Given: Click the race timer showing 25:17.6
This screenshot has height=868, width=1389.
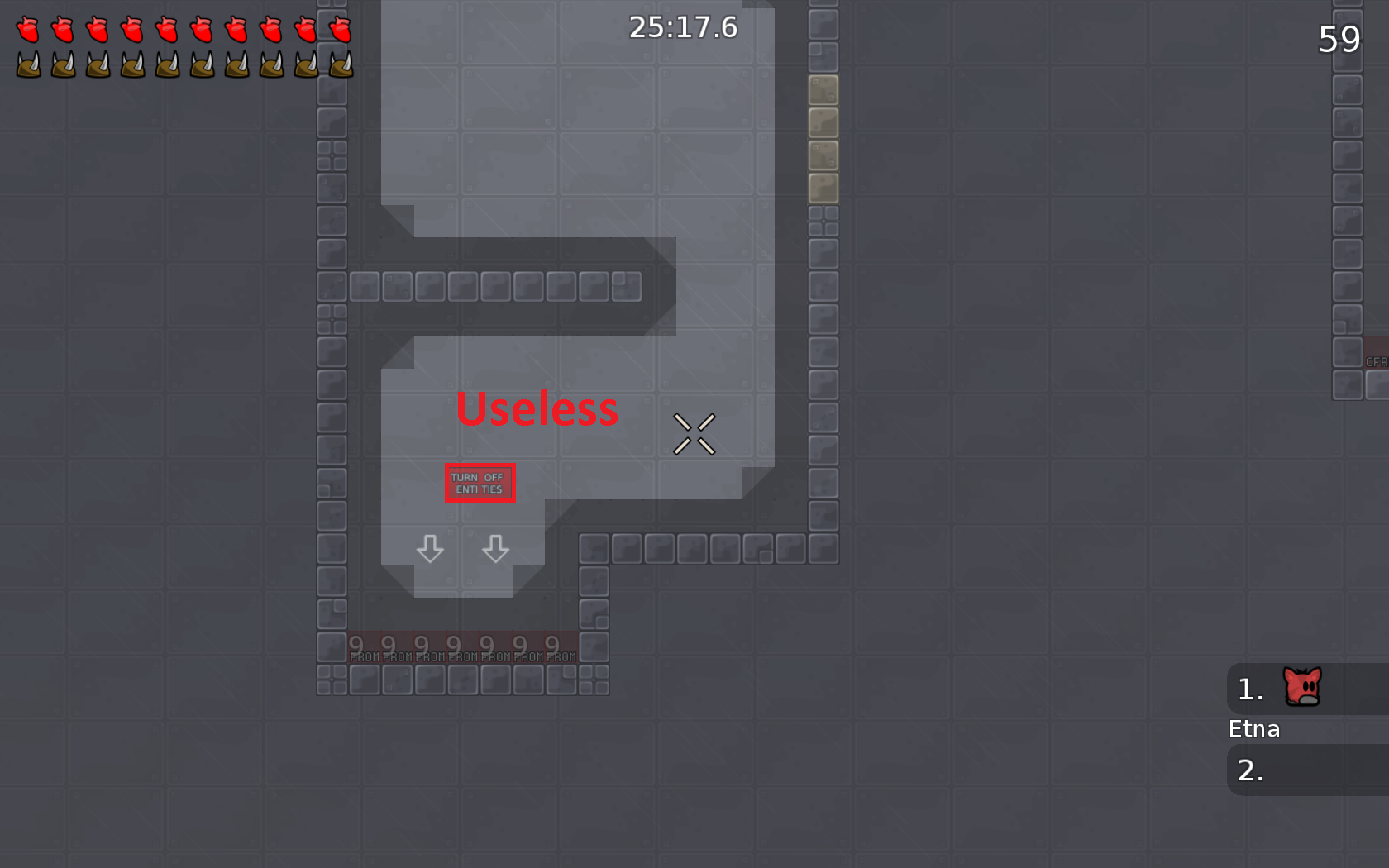Looking at the screenshot, I should (681, 27).
